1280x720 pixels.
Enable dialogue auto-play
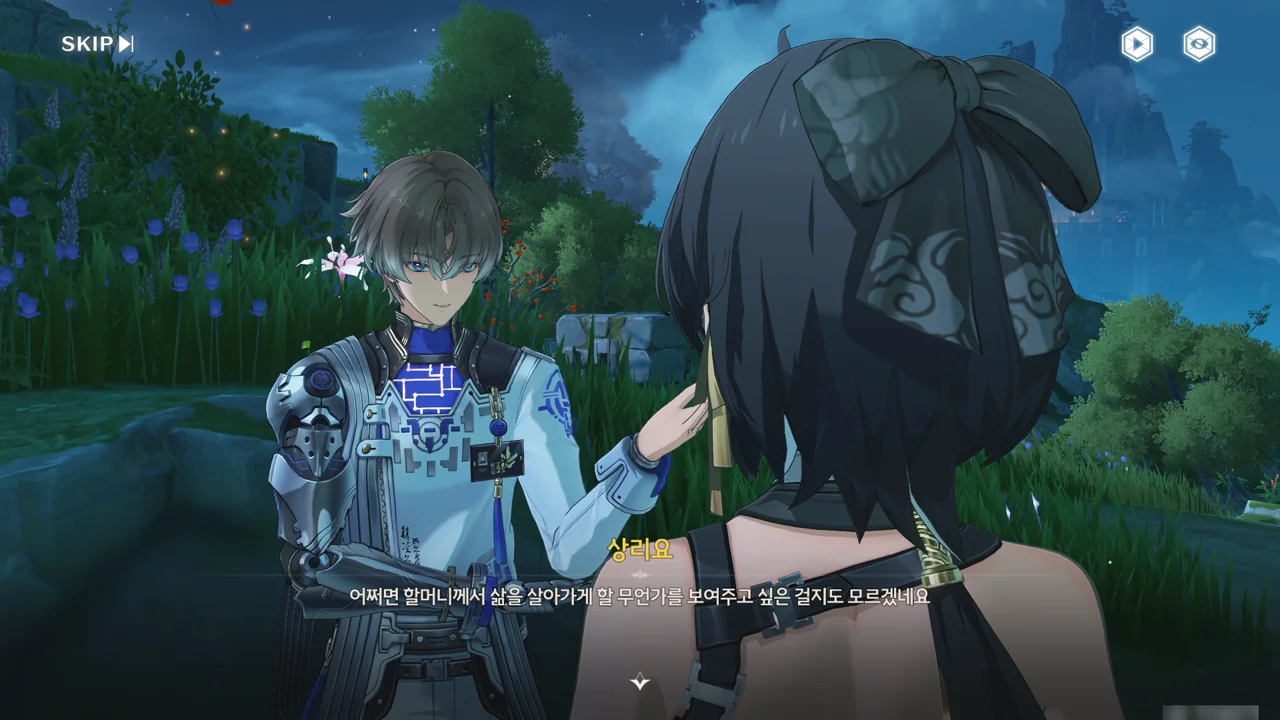tap(1136, 44)
